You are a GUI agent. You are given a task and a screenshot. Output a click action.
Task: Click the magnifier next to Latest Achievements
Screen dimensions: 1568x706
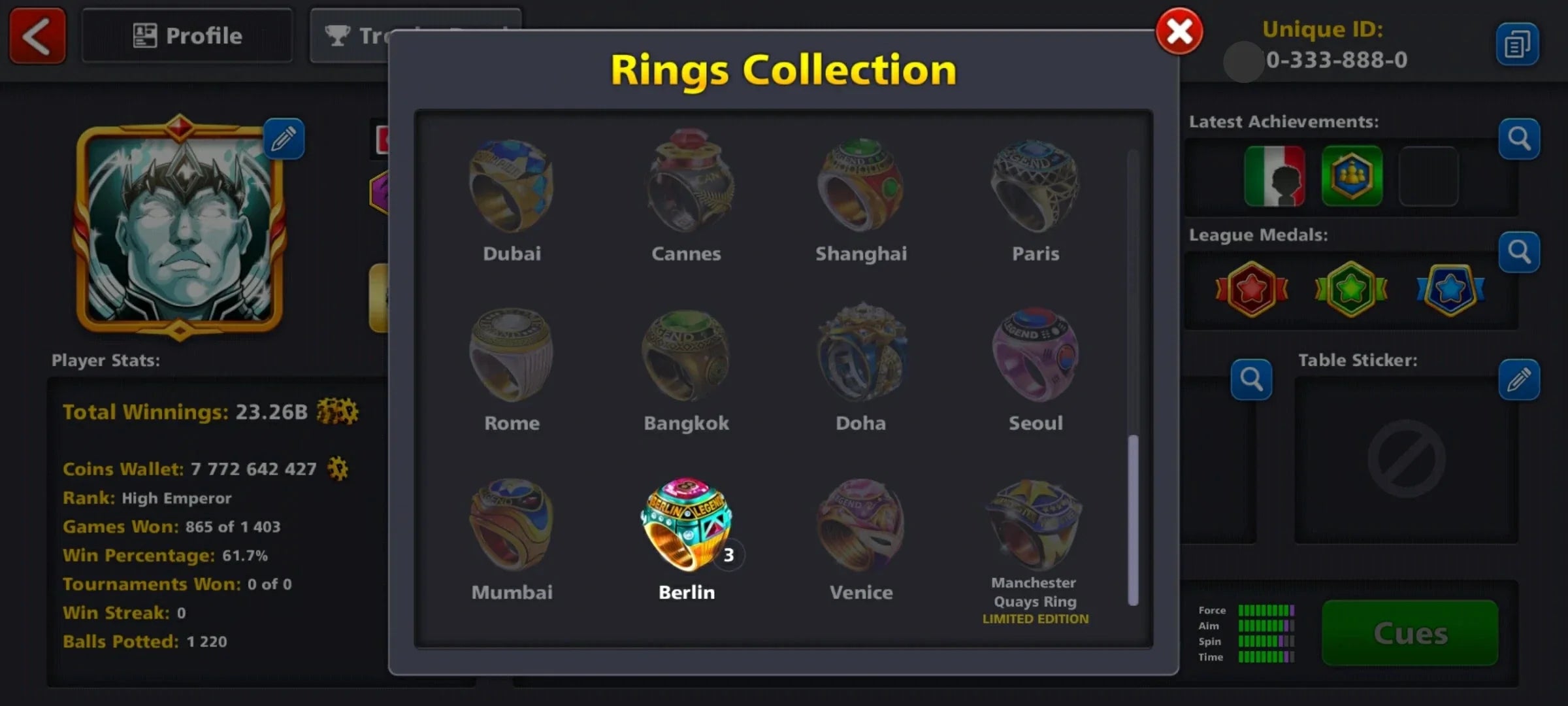1519,138
